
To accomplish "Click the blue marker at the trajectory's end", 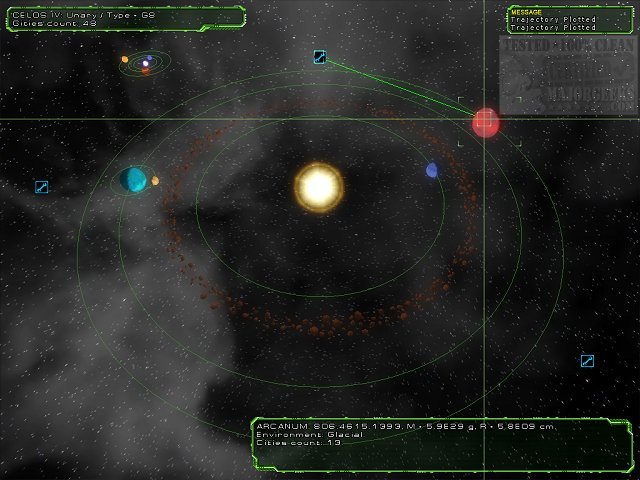I will click(x=320, y=57).
